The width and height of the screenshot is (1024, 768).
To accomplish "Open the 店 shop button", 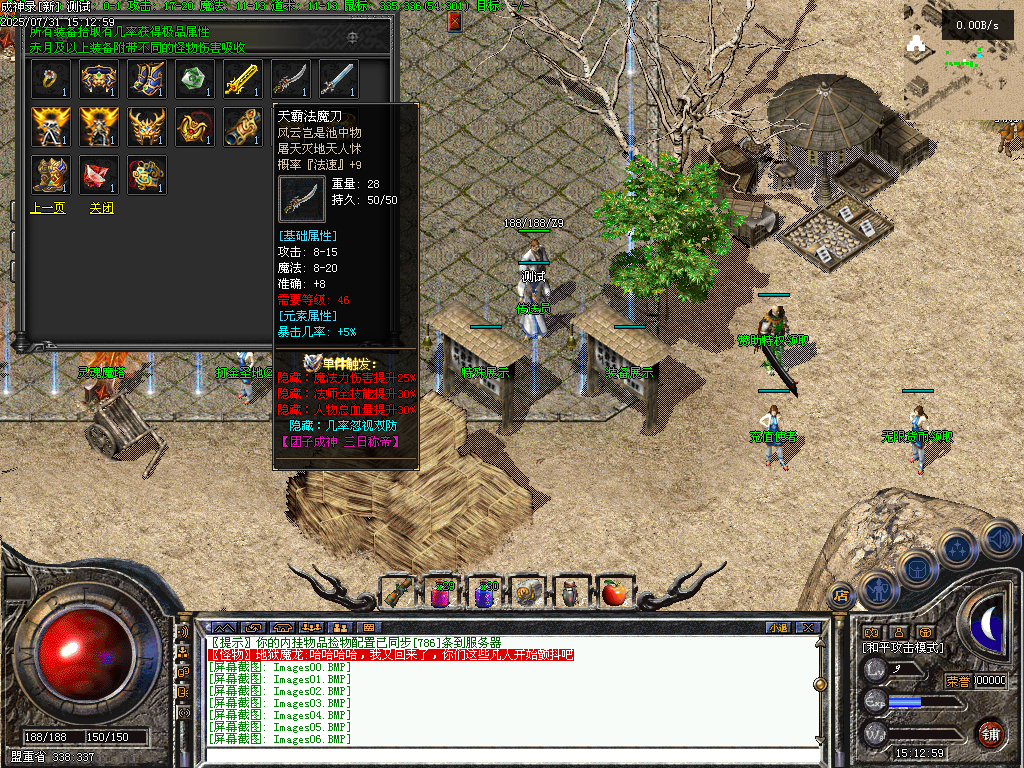I will (x=842, y=594).
